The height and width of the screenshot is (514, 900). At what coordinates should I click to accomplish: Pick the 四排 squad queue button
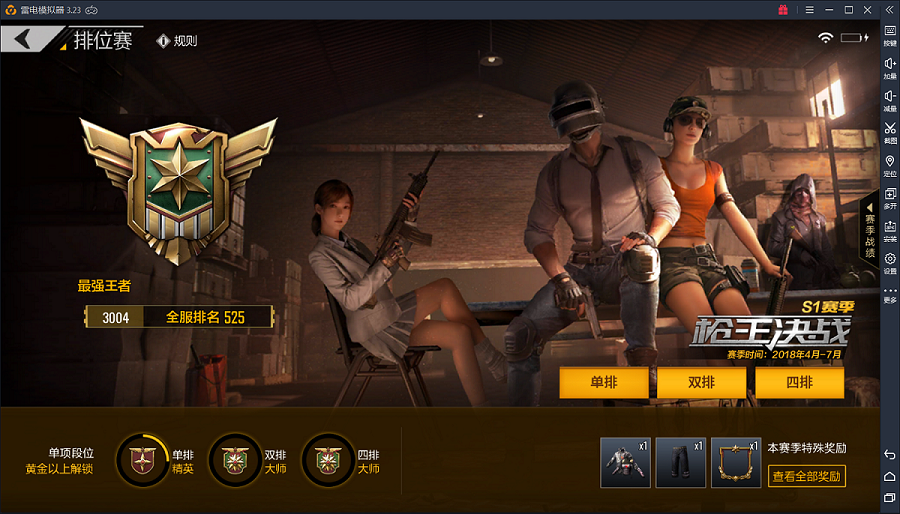pyautogui.click(x=799, y=382)
